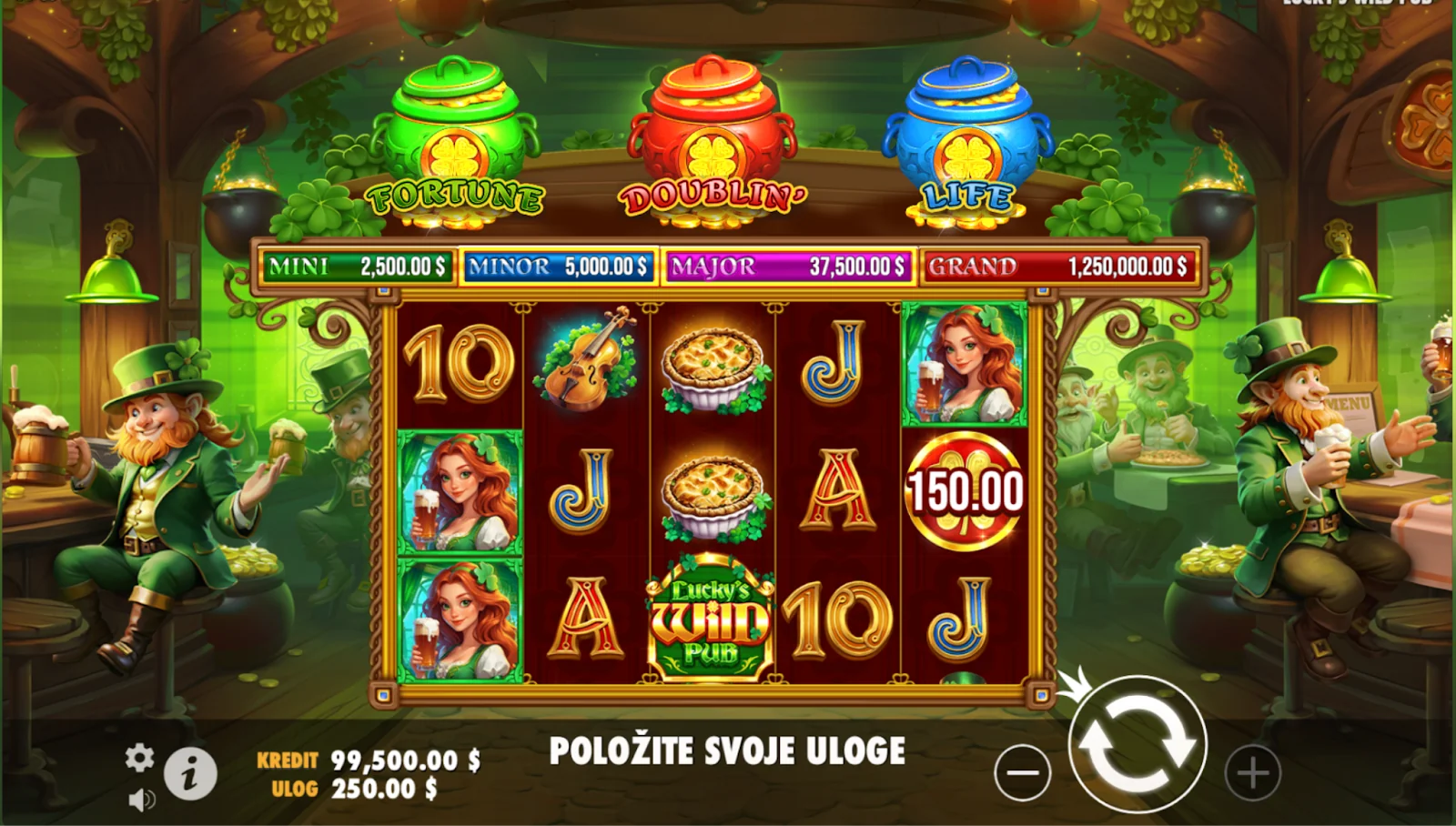Viewport: 1456px width, 826px height.
Task: Increase the bet with the plus button
Action: tap(1252, 773)
